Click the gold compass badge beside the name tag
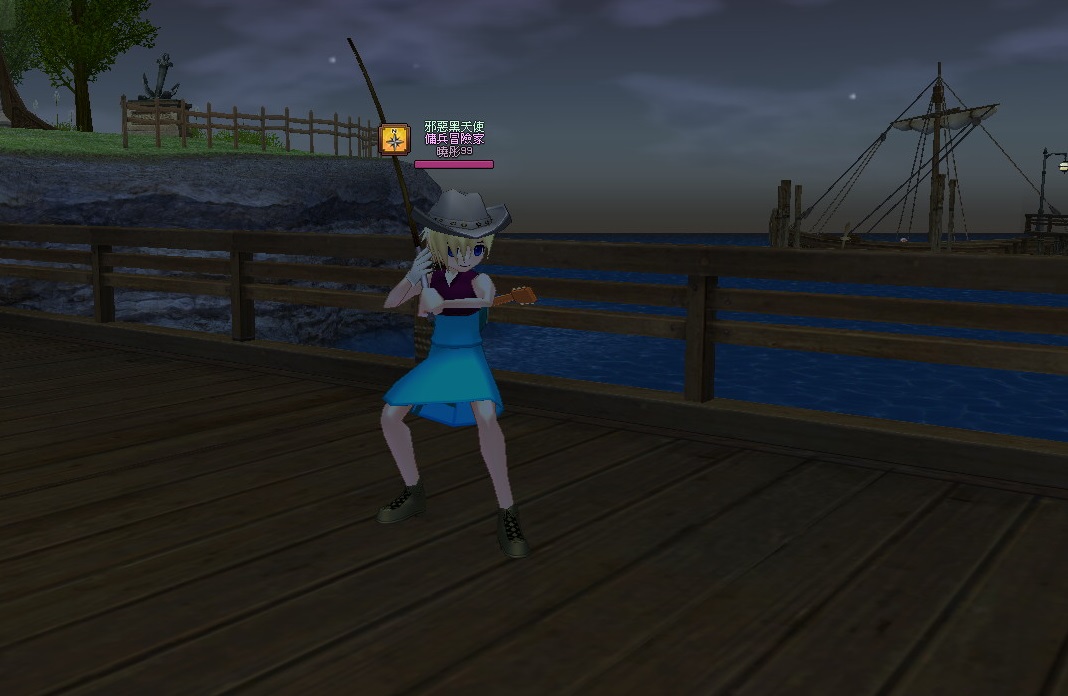The image size is (1068, 696). (395, 139)
